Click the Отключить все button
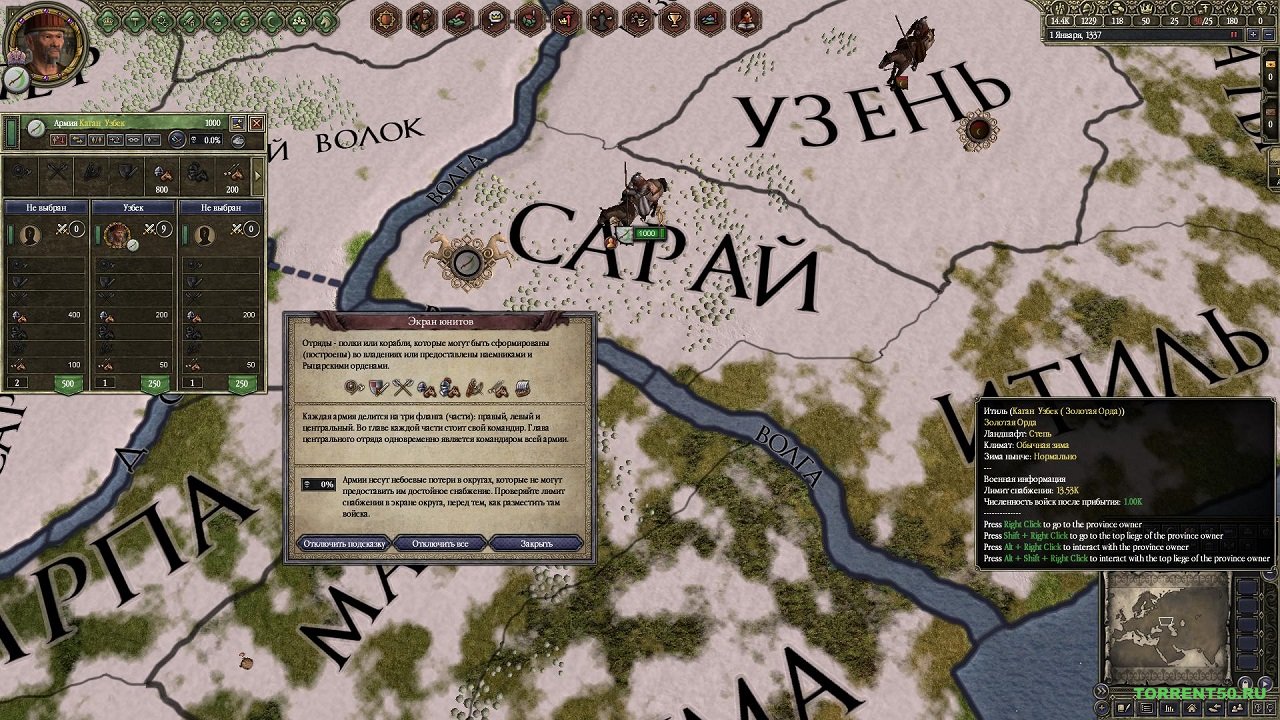This screenshot has width=1280, height=720. (x=440, y=544)
